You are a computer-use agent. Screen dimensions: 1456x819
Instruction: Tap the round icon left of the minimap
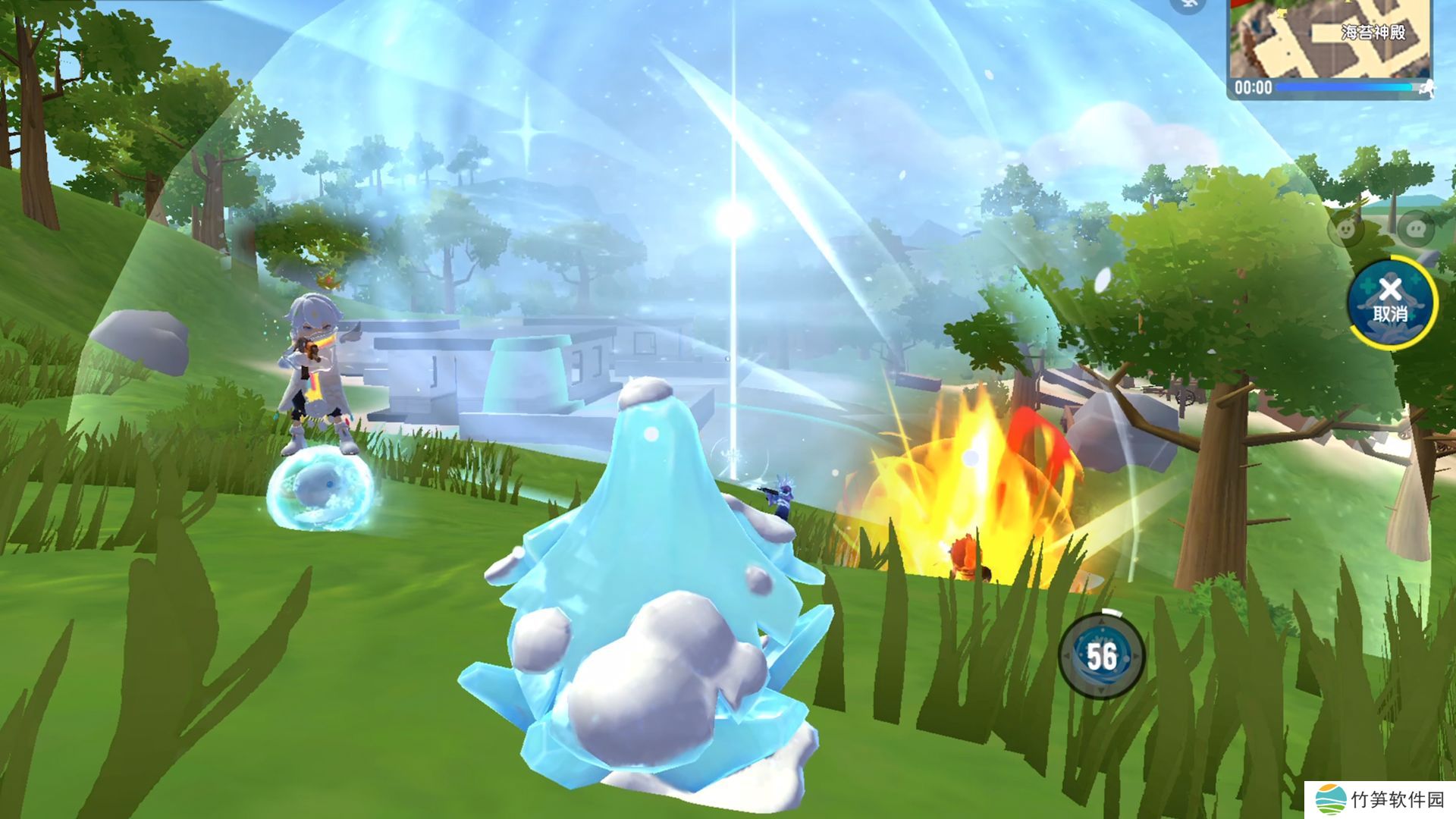pyautogui.click(x=1188, y=5)
